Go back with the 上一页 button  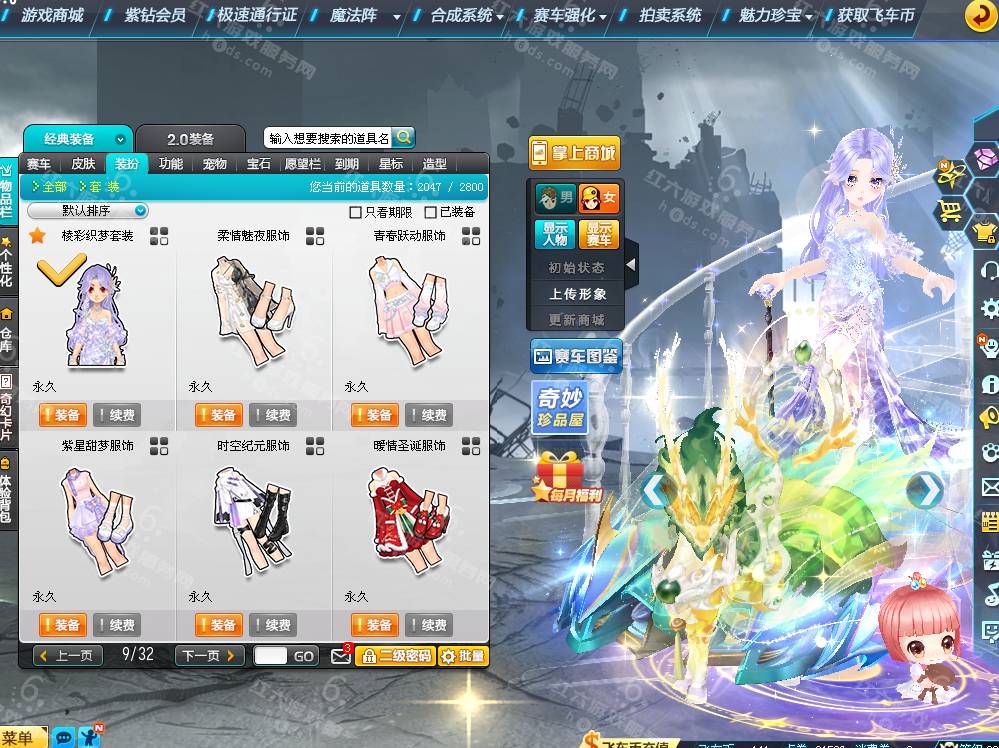coord(68,656)
